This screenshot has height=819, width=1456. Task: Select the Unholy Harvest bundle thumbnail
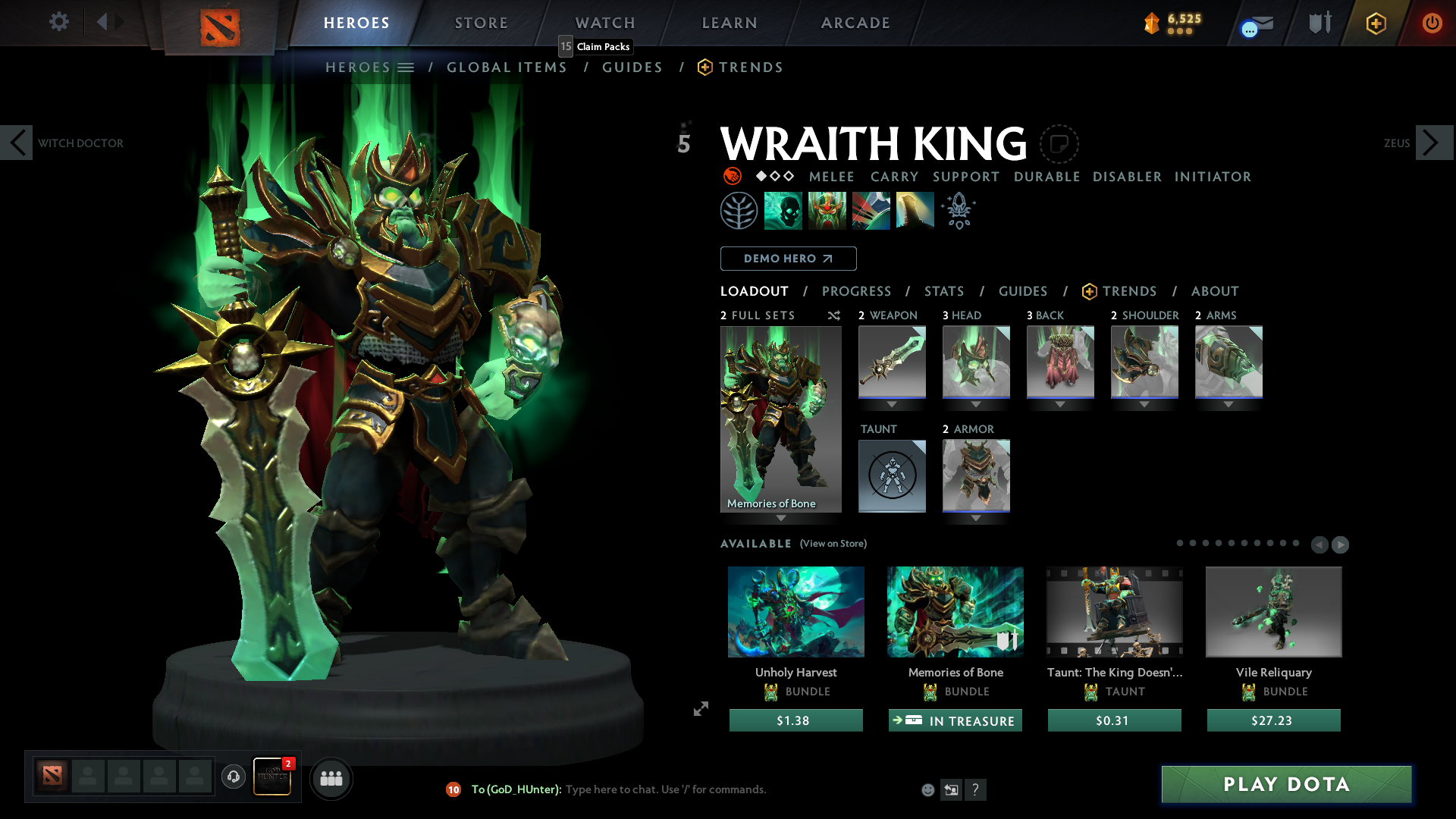click(x=795, y=612)
